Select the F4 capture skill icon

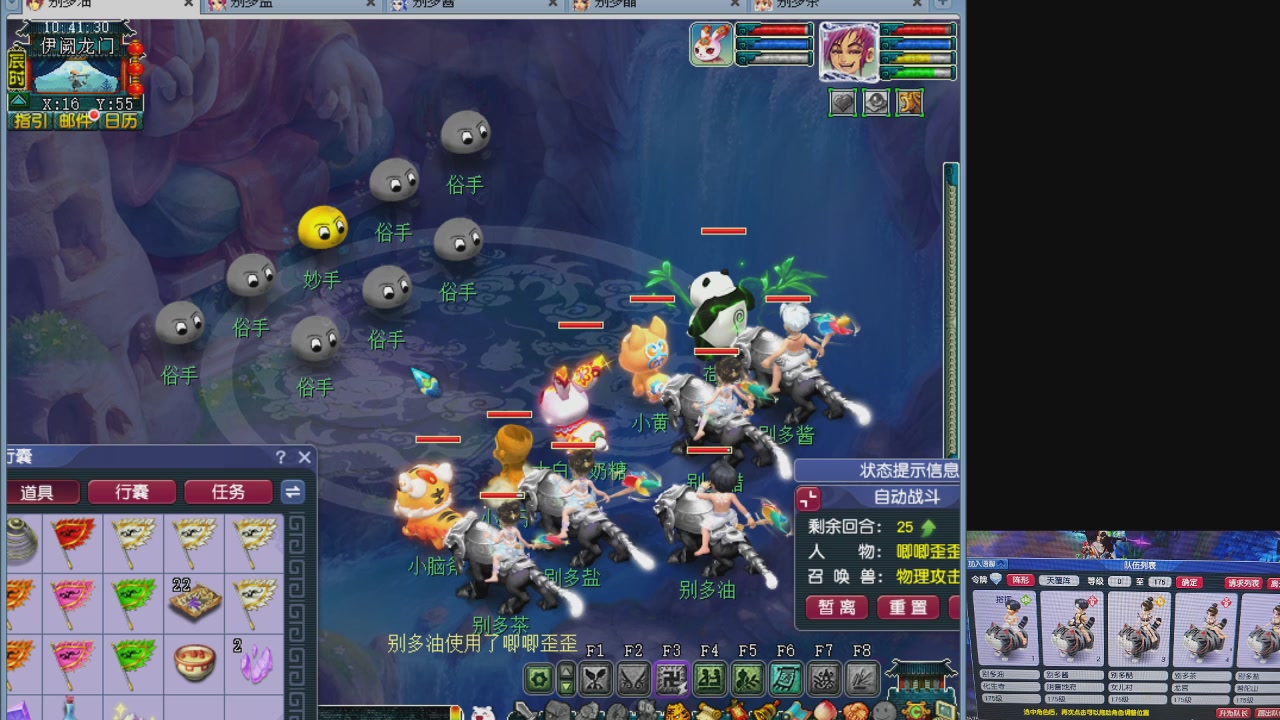pos(710,678)
